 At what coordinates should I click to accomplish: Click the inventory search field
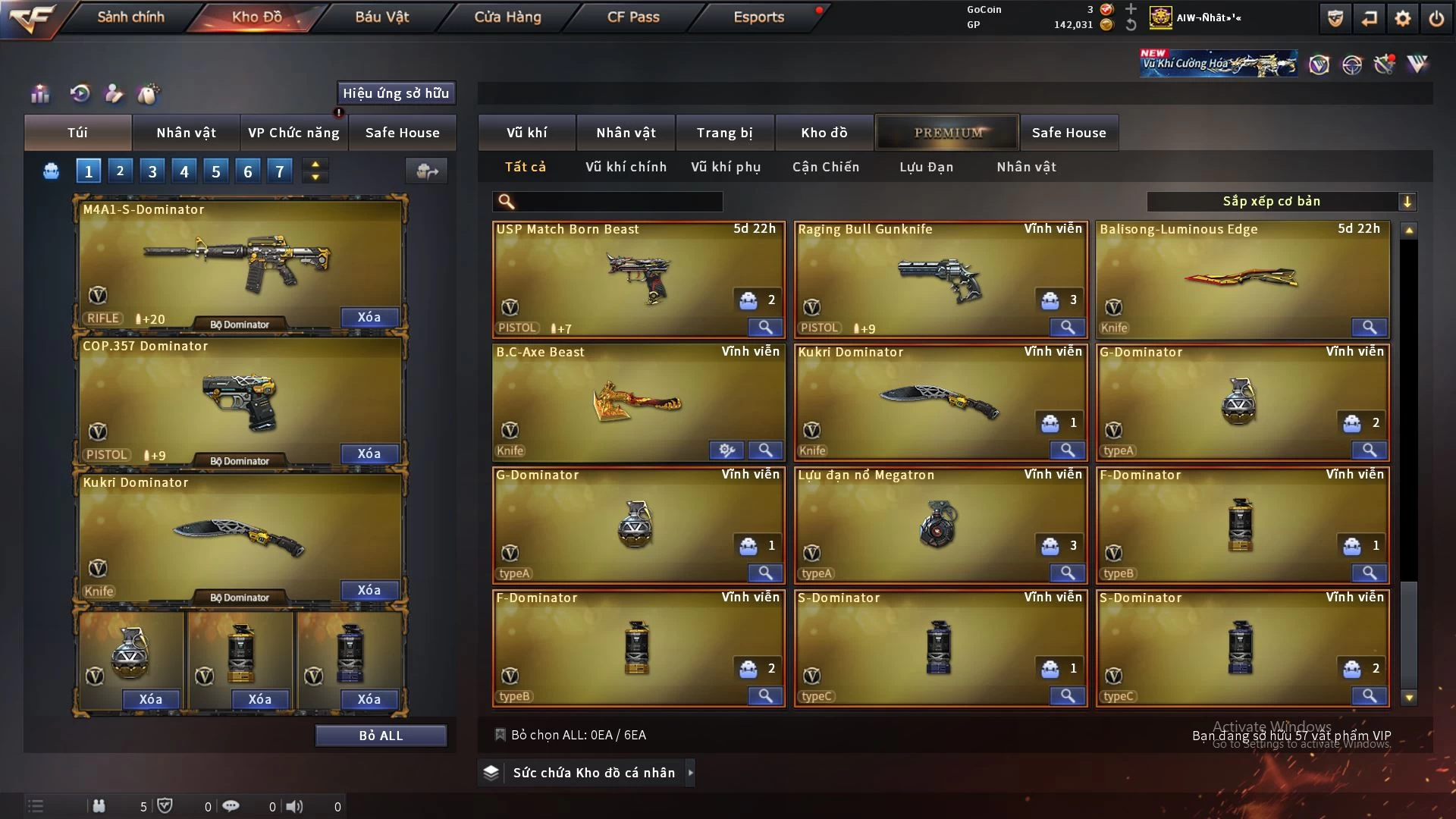tap(618, 202)
